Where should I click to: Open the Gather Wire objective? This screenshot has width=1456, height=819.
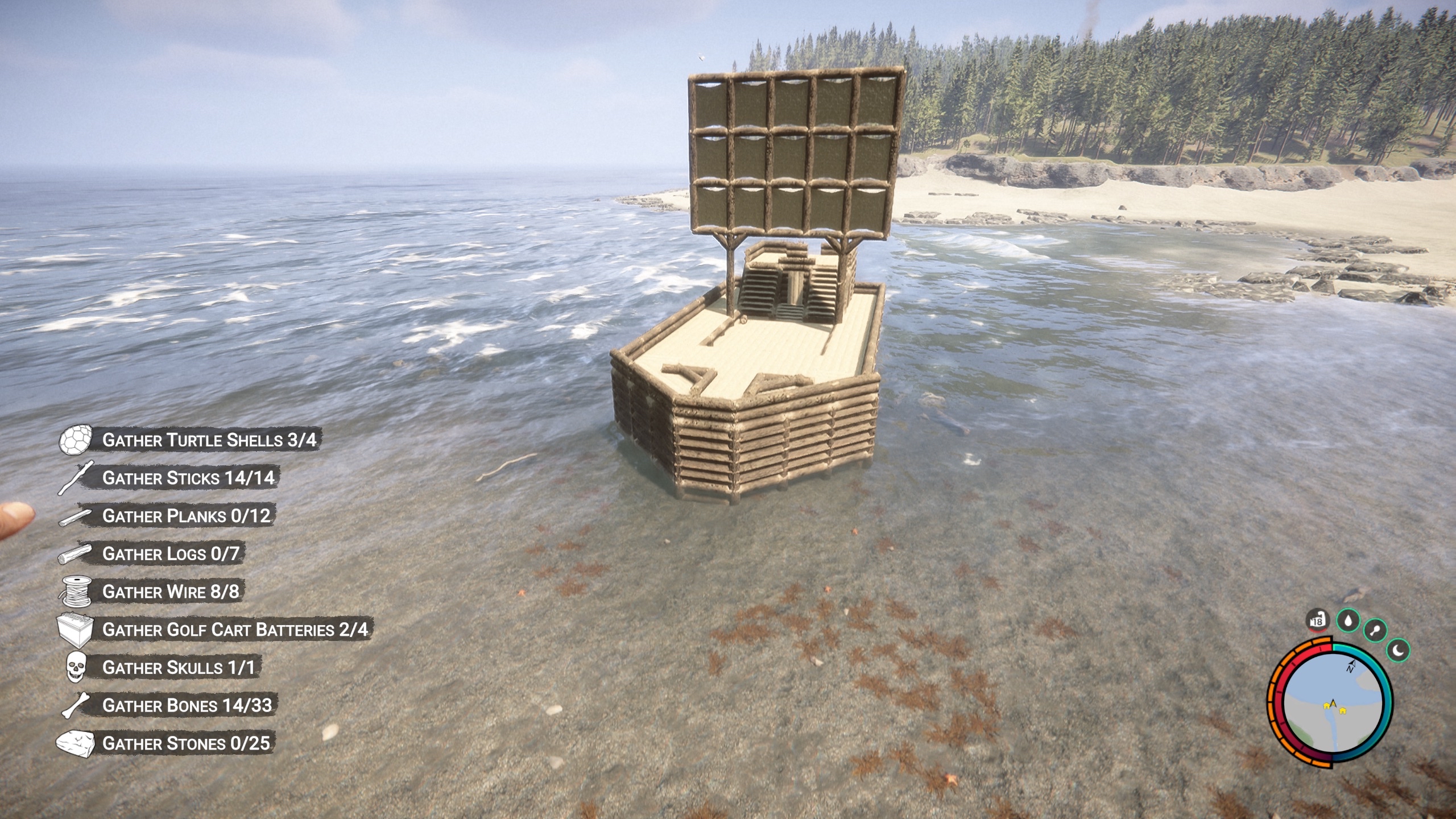[x=171, y=591]
